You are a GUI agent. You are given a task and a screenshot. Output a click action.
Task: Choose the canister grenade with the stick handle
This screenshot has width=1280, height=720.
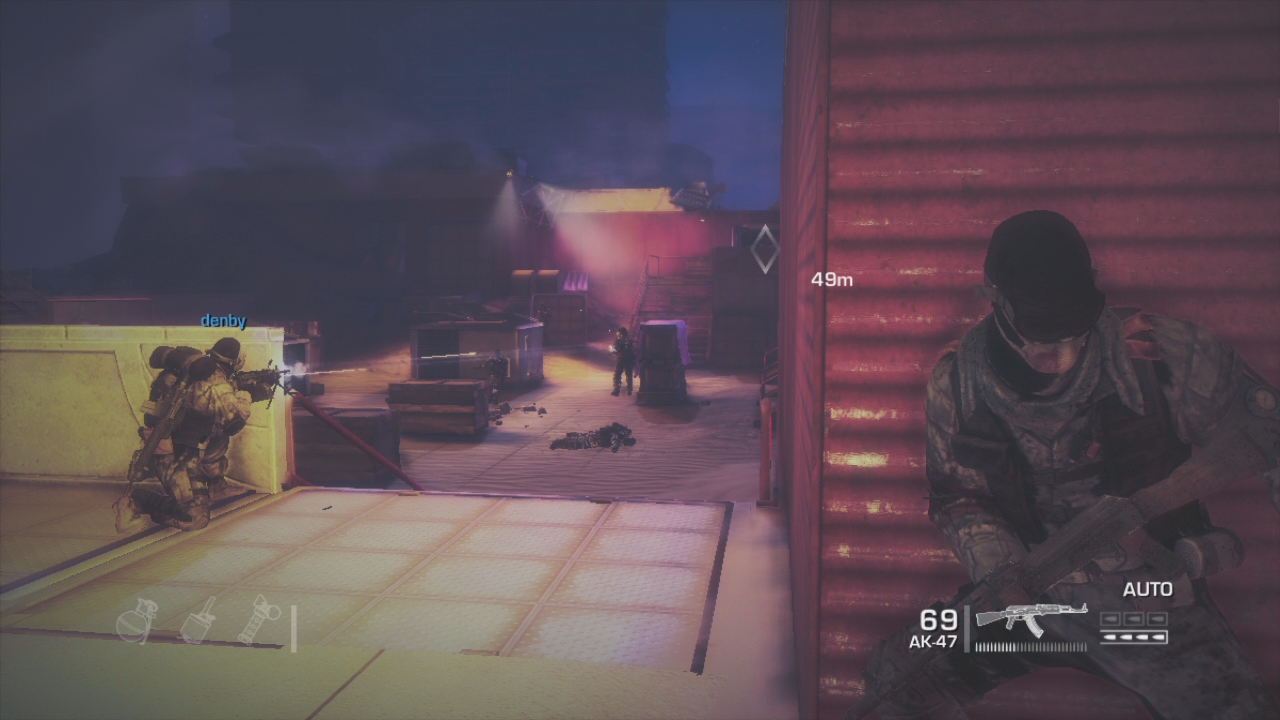coord(197,620)
